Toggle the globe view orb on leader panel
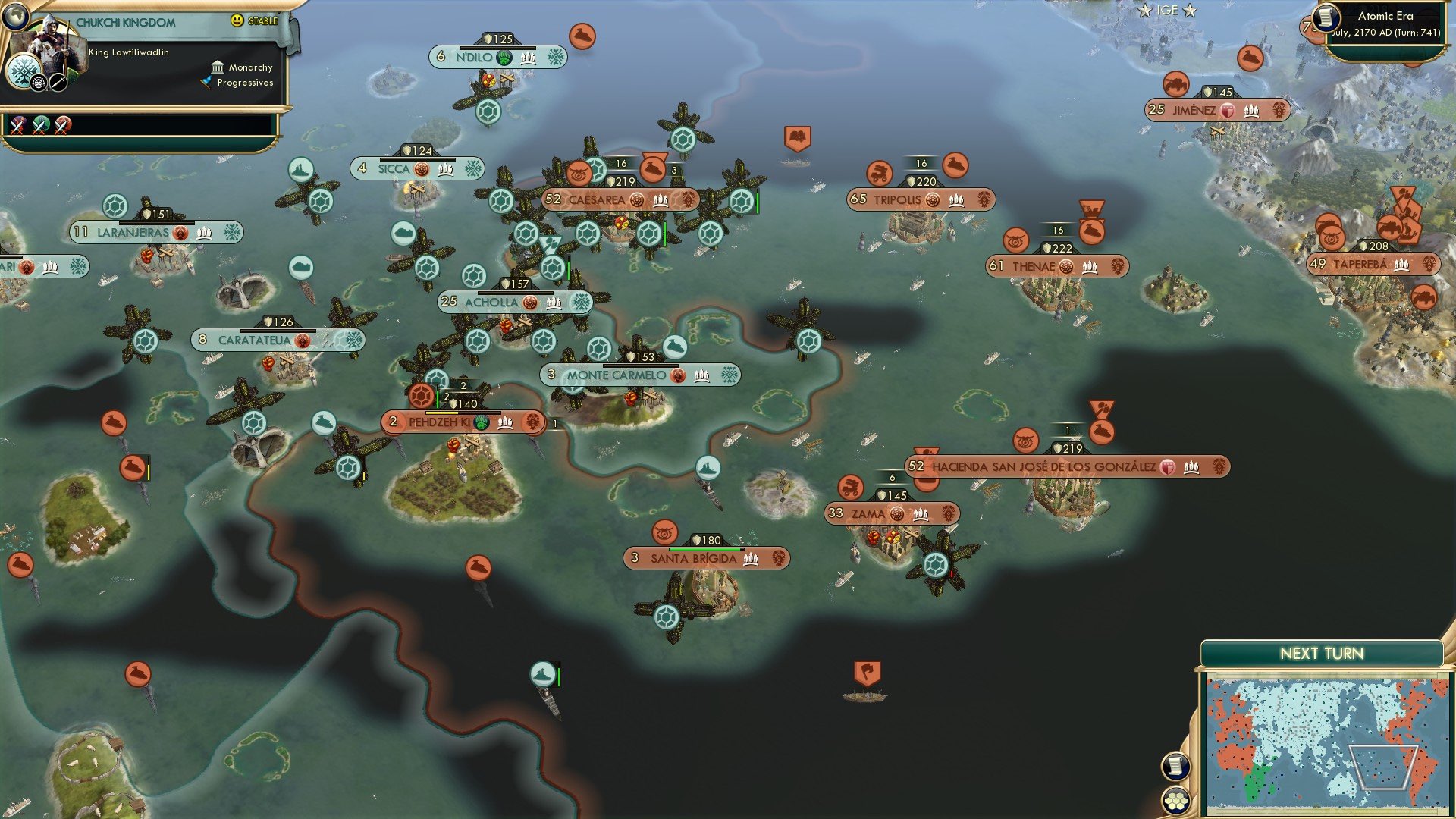This screenshot has width=1456, height=819. [16, 17]
